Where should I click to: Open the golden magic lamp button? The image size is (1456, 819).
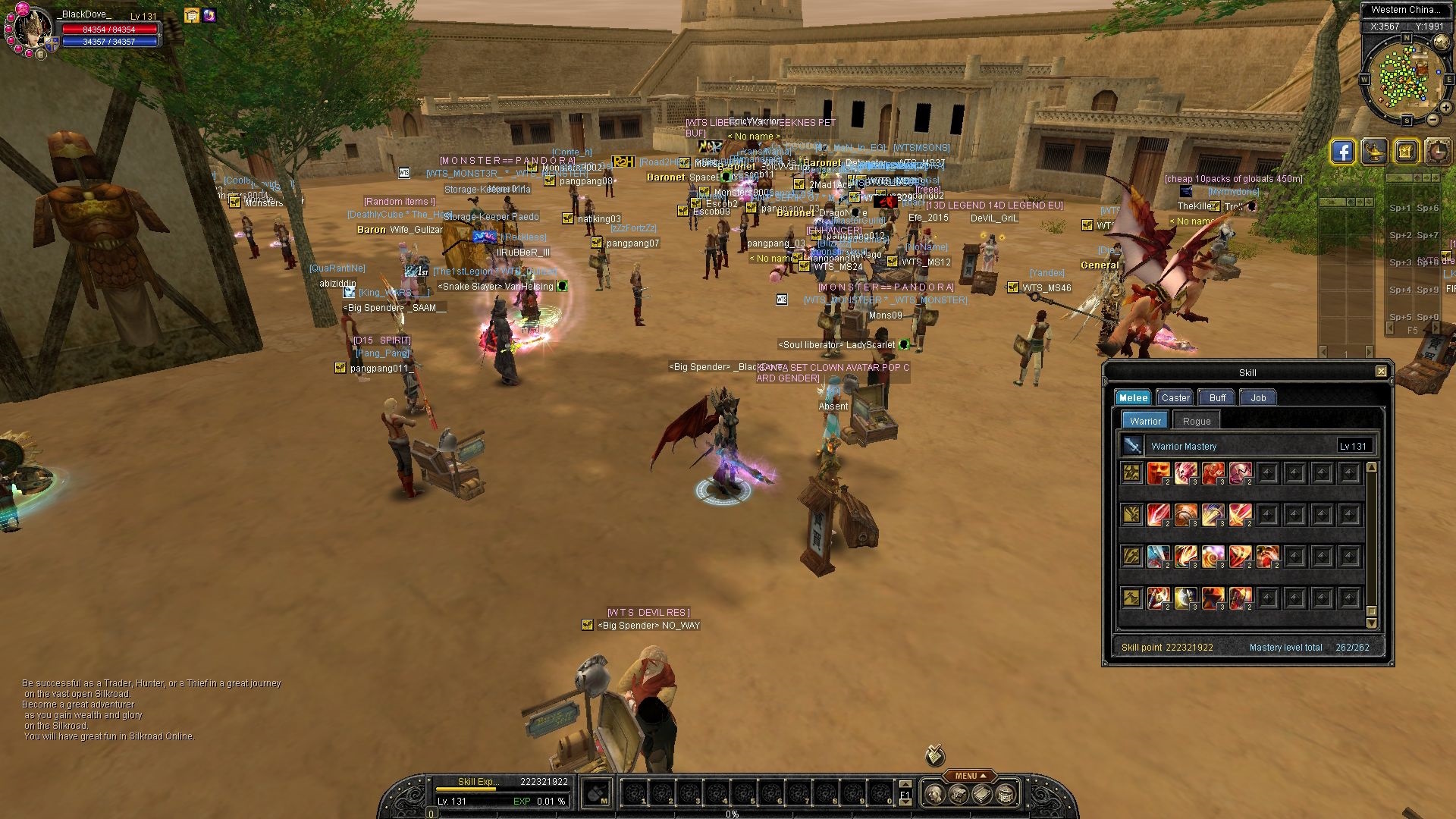1374,152
